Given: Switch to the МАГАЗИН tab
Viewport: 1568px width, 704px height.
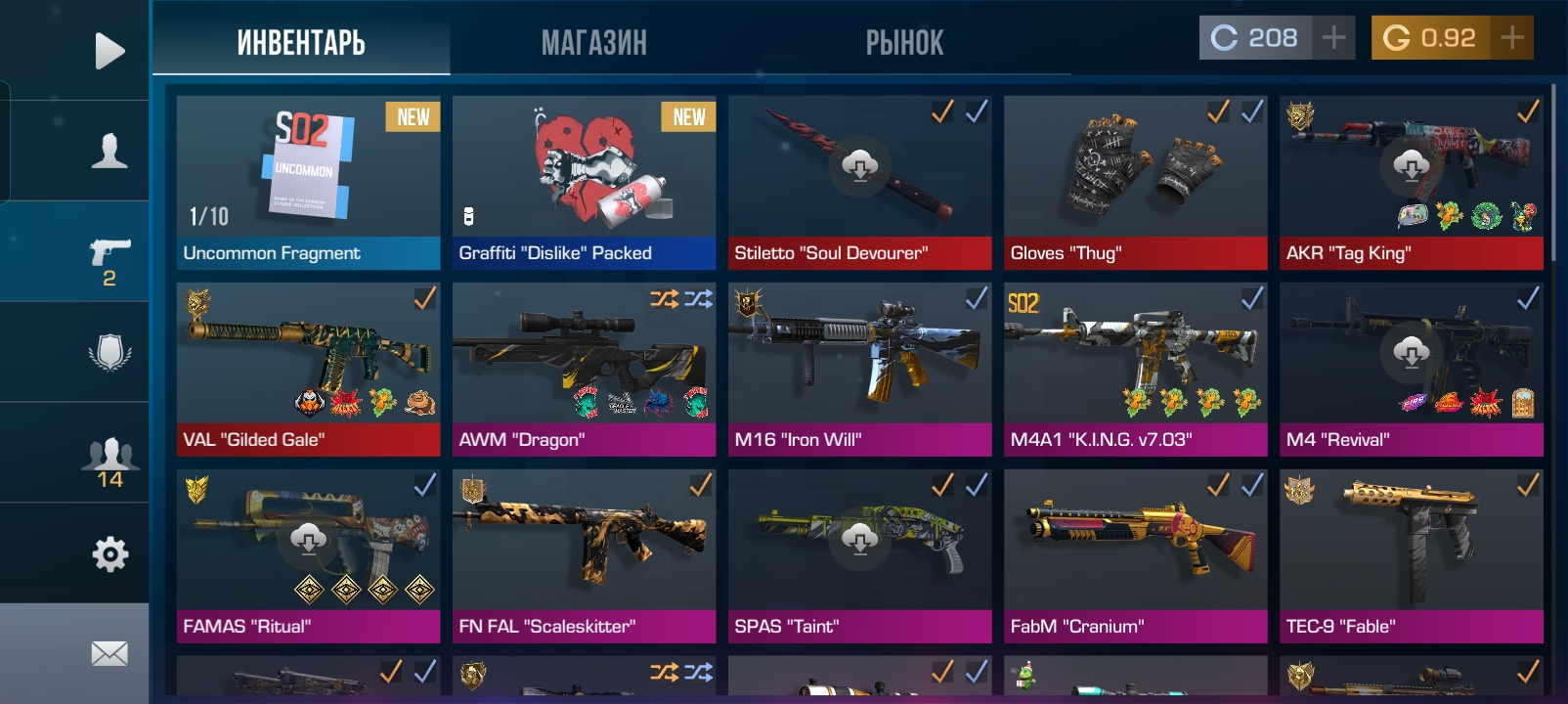Looking at the screenshot, I should click(593, 42).
